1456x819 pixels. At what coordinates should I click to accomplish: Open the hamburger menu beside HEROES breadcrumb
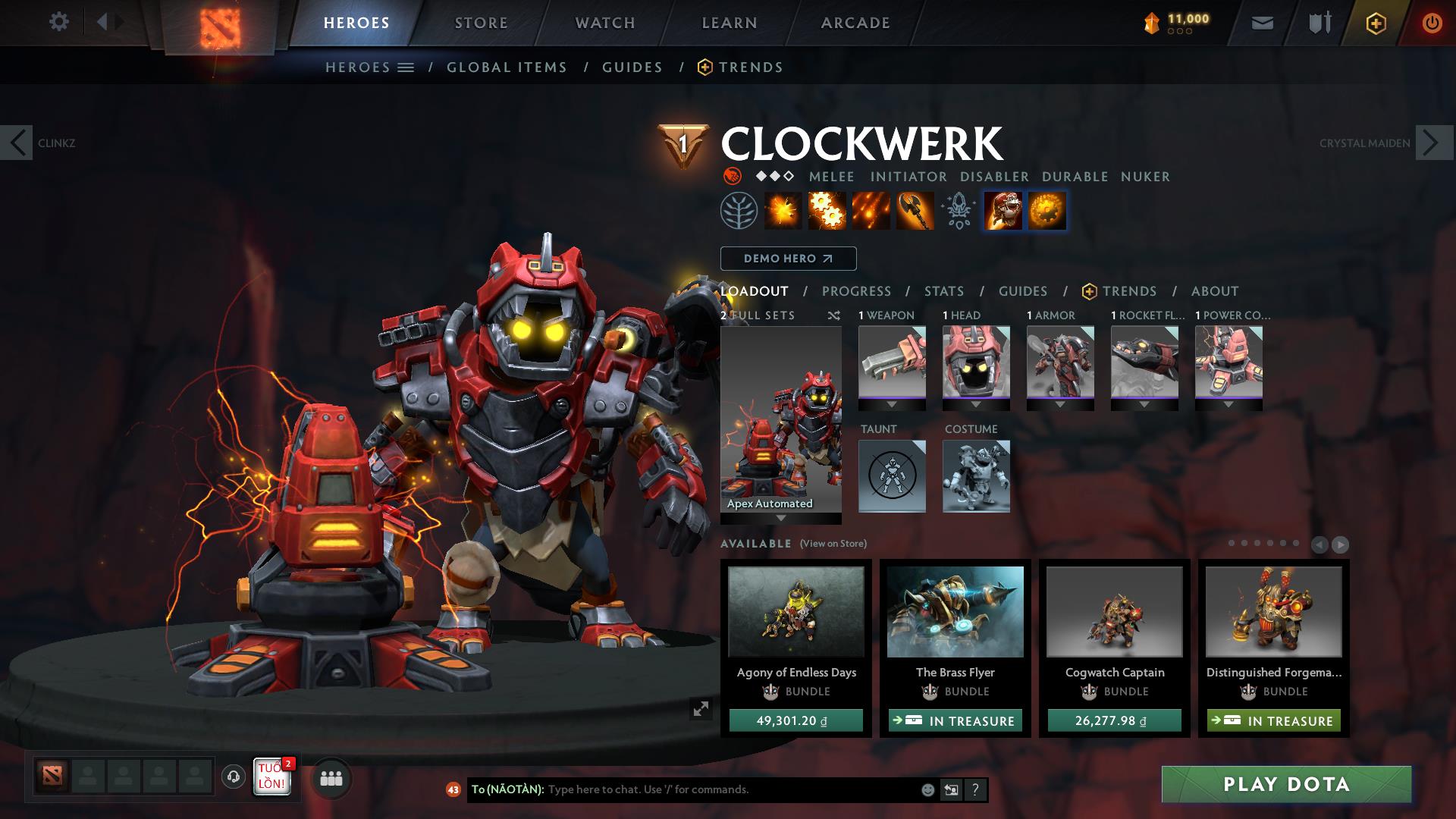coord(407,67)
